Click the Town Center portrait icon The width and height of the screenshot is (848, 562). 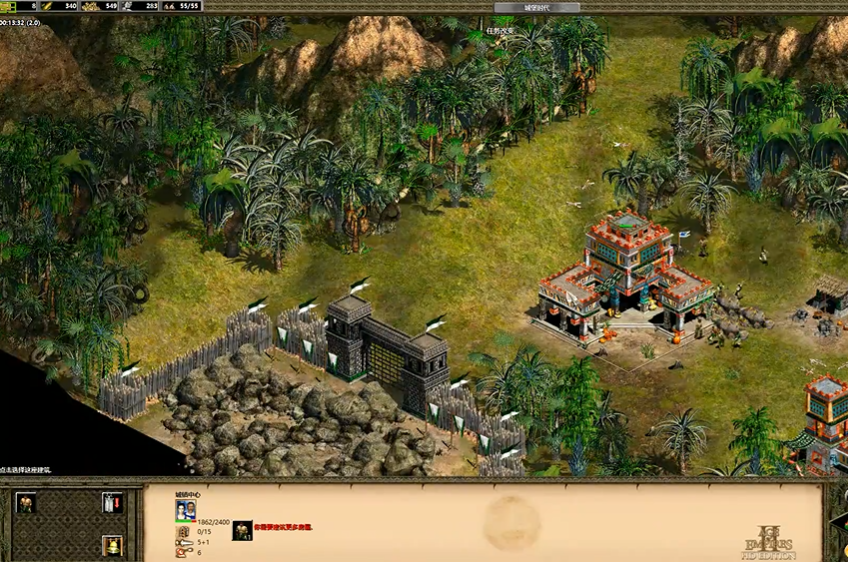coord(185,511)
